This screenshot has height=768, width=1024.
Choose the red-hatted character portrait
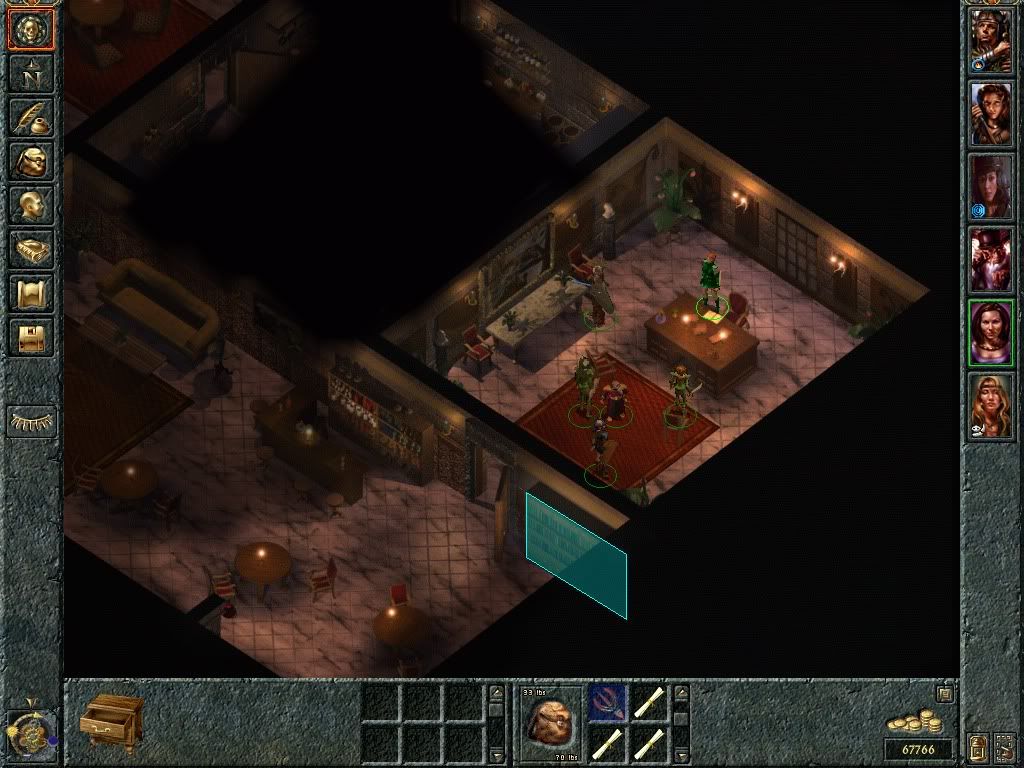click(x=991, y=259)
